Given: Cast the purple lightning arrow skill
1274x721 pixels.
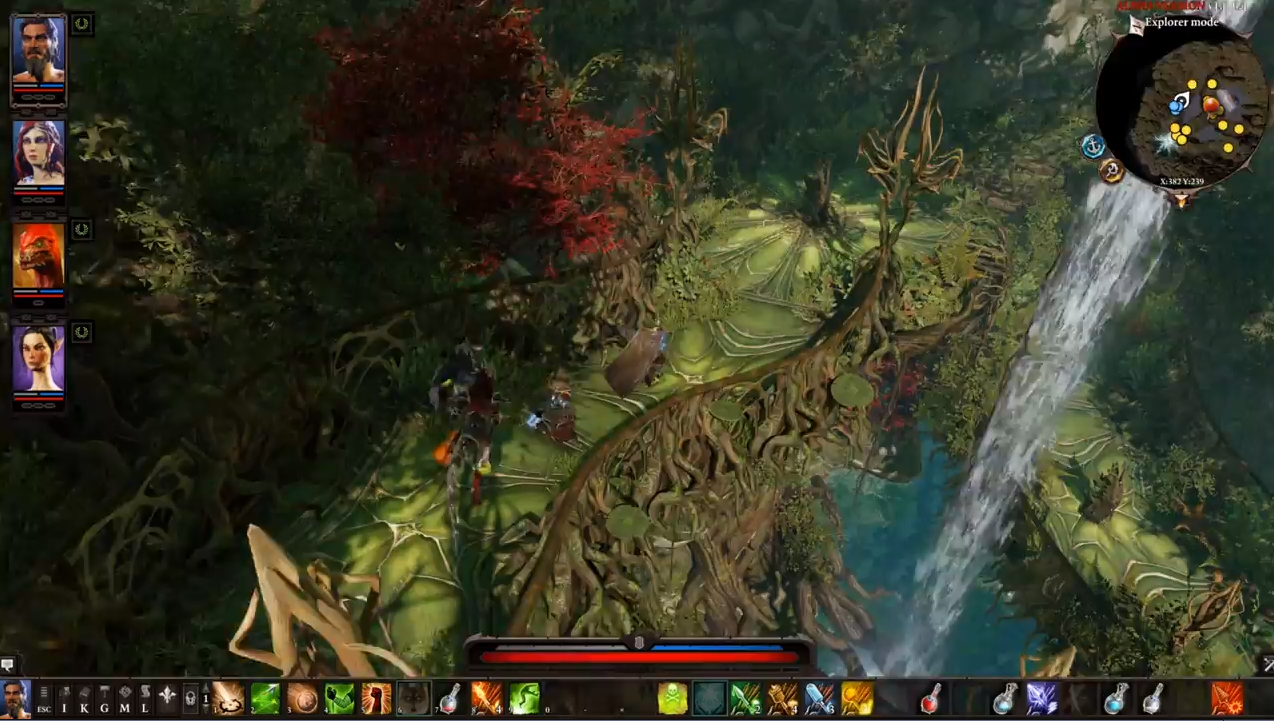Looking at the screenshot, I should (1042, 698).
